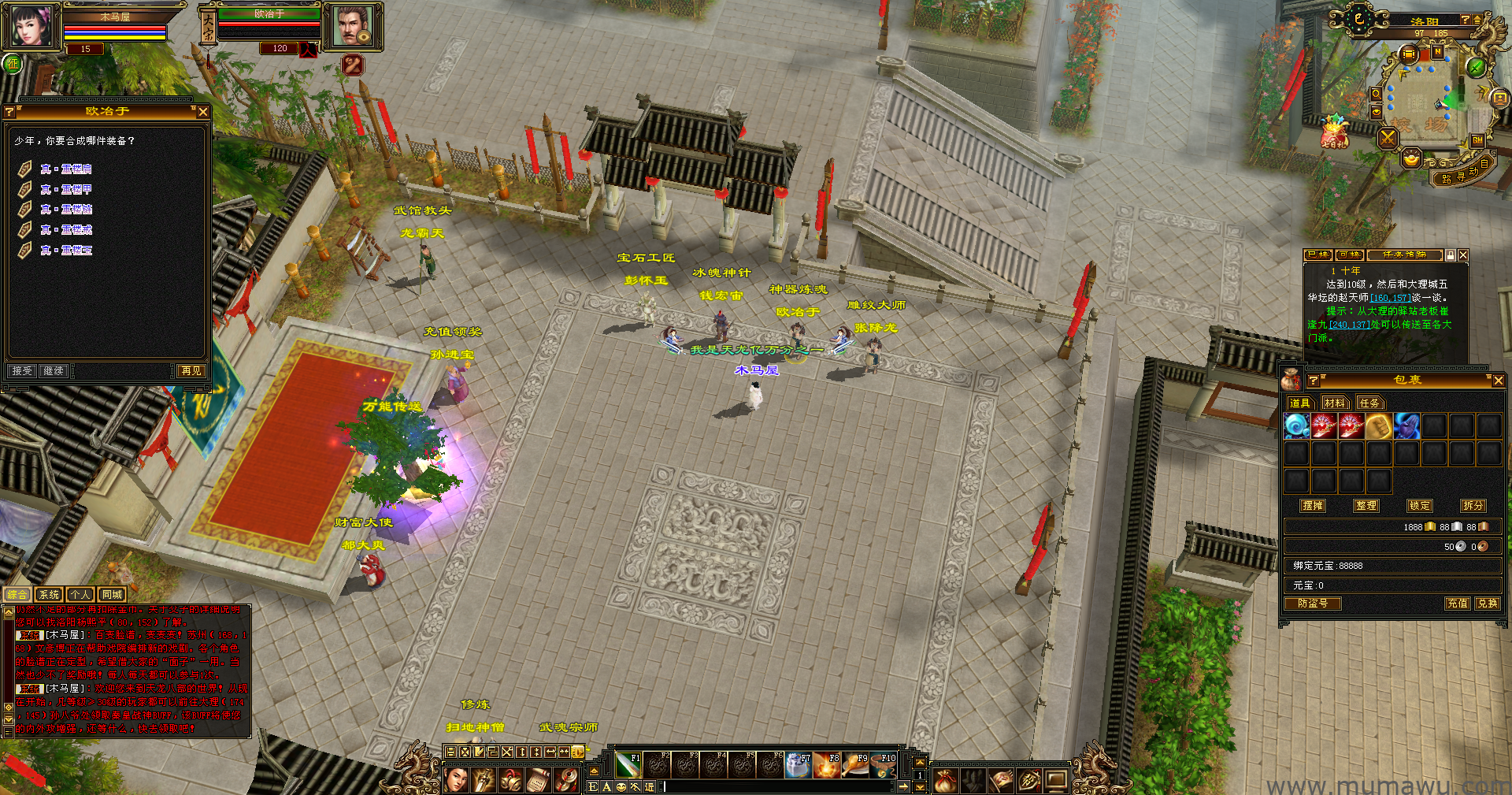
Task: Select the golden fist item slot
Action: (x=1378, y=426)
